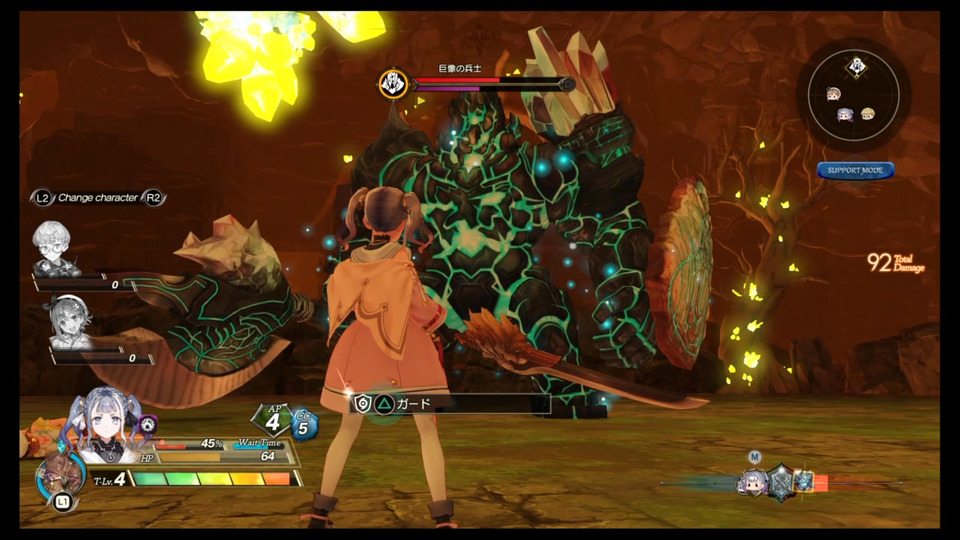Open the circular battle radar minimap
The width and height of the screenshot is (960, 540).
tap(854, 97)
